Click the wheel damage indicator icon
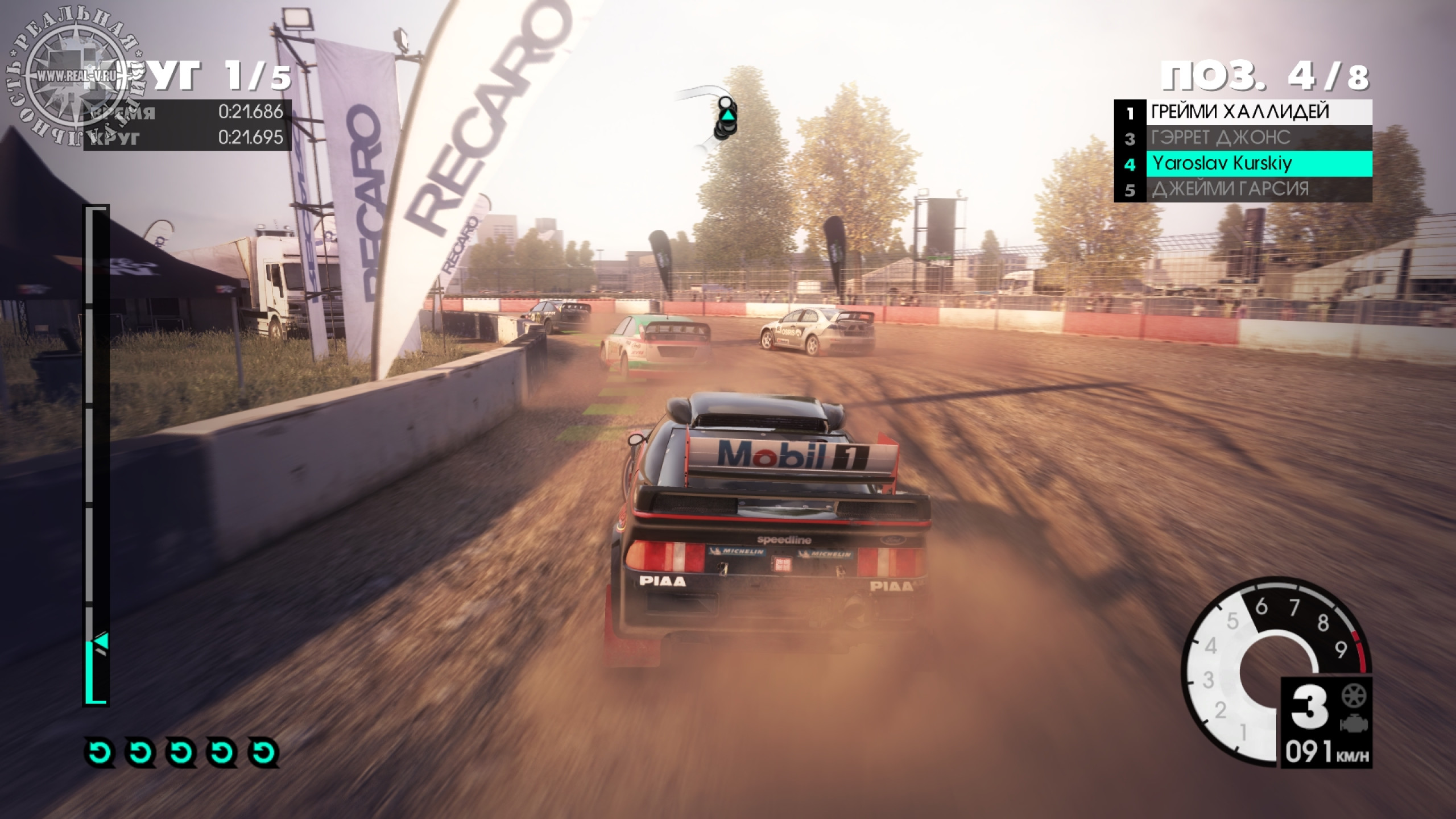This screenshot has height=819, width=1456. pos(1354,696)
